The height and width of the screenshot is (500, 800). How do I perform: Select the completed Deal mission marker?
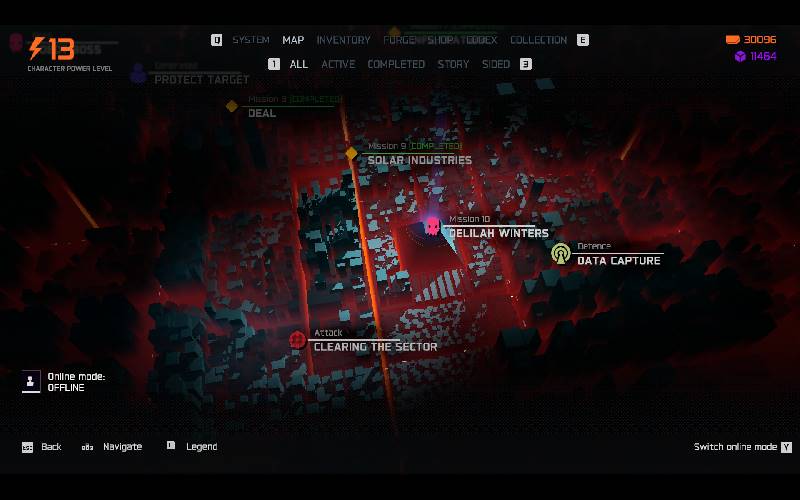pyautogui.click(x=232, y=106)
